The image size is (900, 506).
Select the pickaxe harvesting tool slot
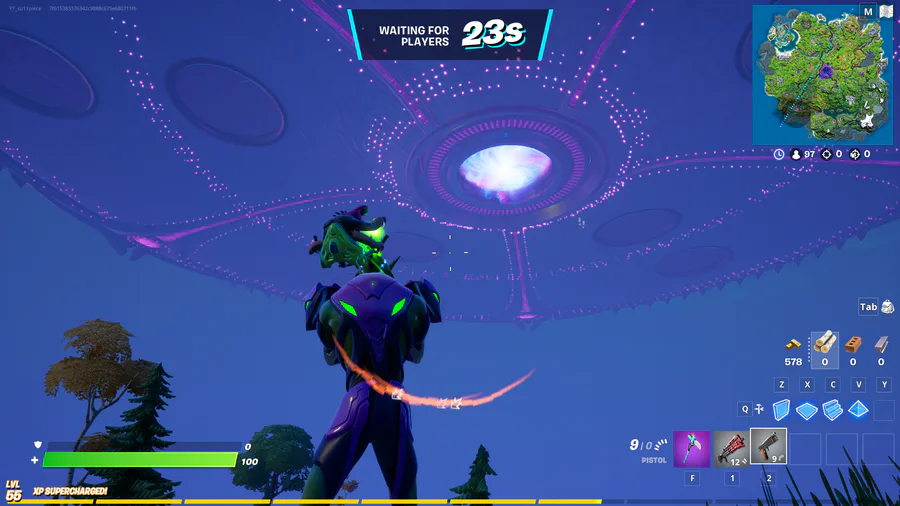691,449
